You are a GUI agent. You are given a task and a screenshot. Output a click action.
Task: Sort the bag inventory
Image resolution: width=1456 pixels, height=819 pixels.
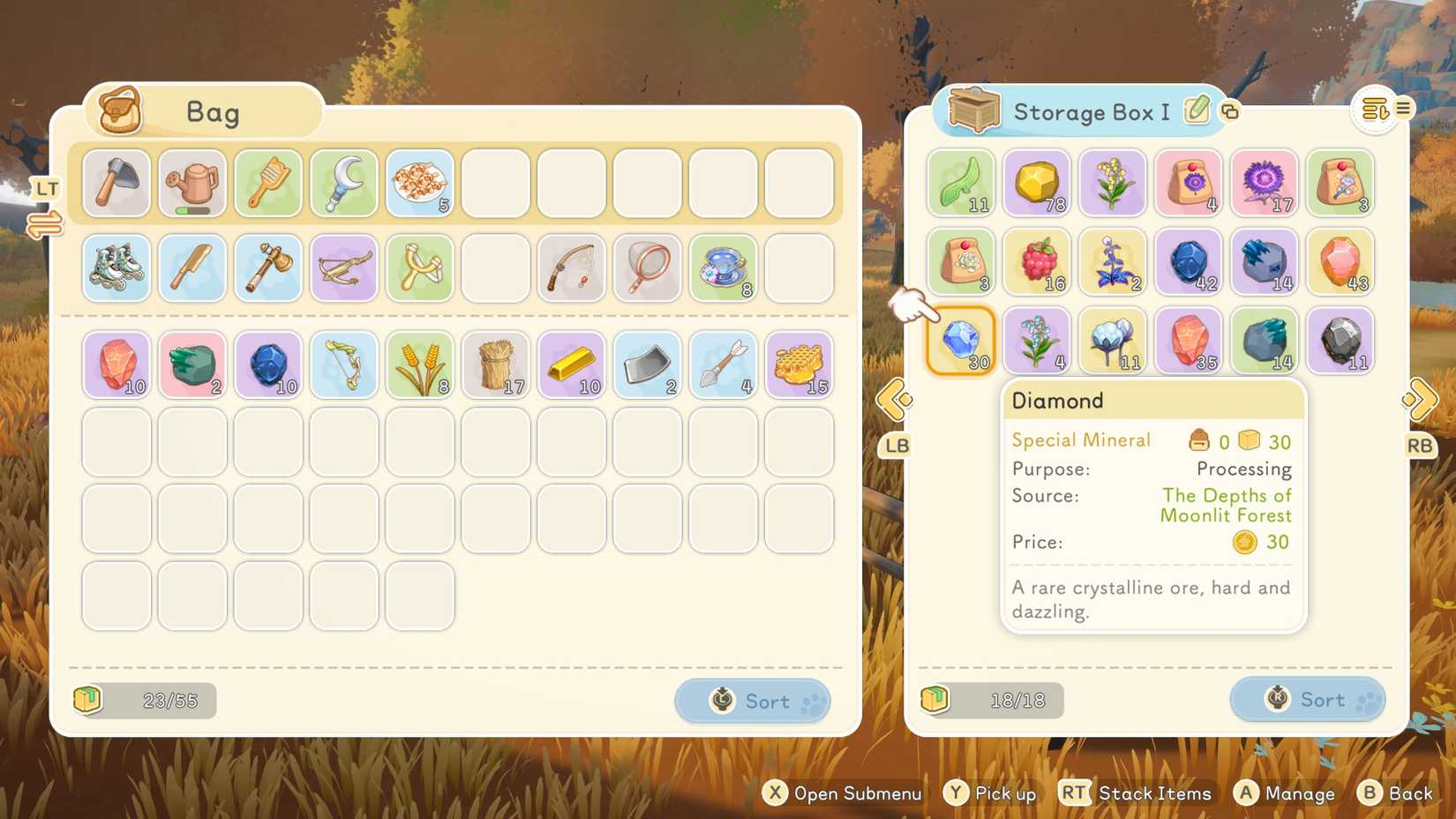pos(752,701)
